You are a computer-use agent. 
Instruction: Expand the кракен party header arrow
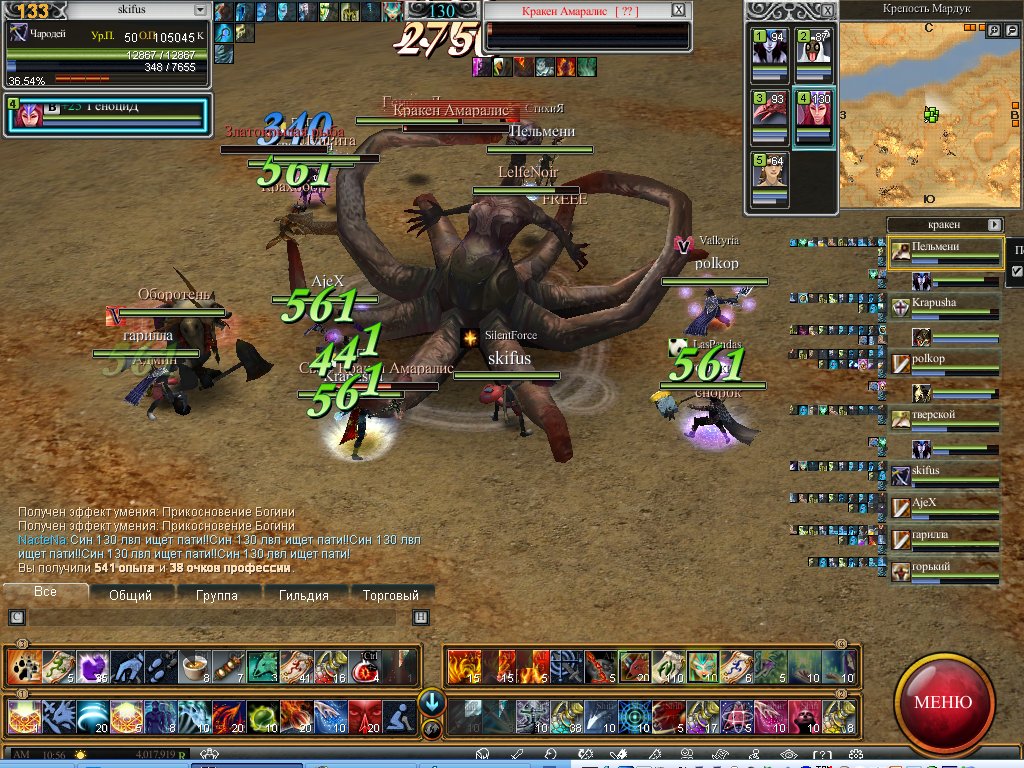(x=994, y=225)
